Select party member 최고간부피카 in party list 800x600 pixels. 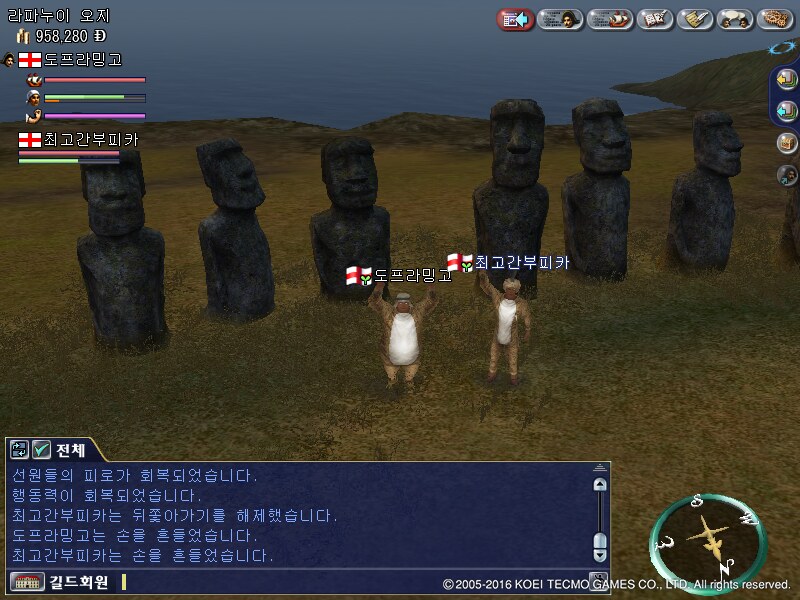[80, 140]
